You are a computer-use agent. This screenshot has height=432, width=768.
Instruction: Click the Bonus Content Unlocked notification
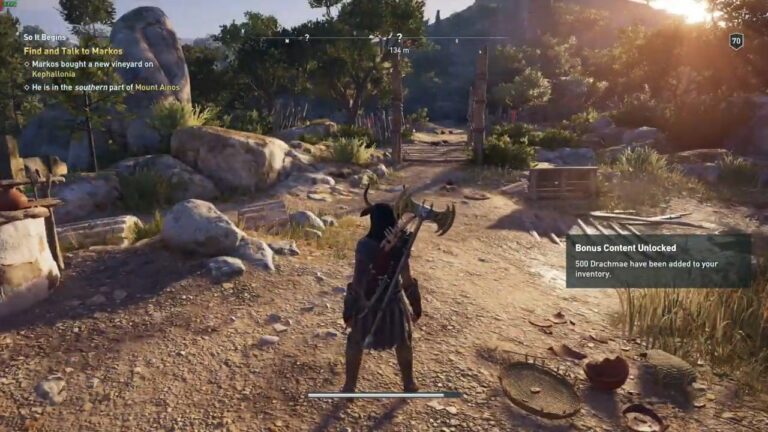(658, 260)
